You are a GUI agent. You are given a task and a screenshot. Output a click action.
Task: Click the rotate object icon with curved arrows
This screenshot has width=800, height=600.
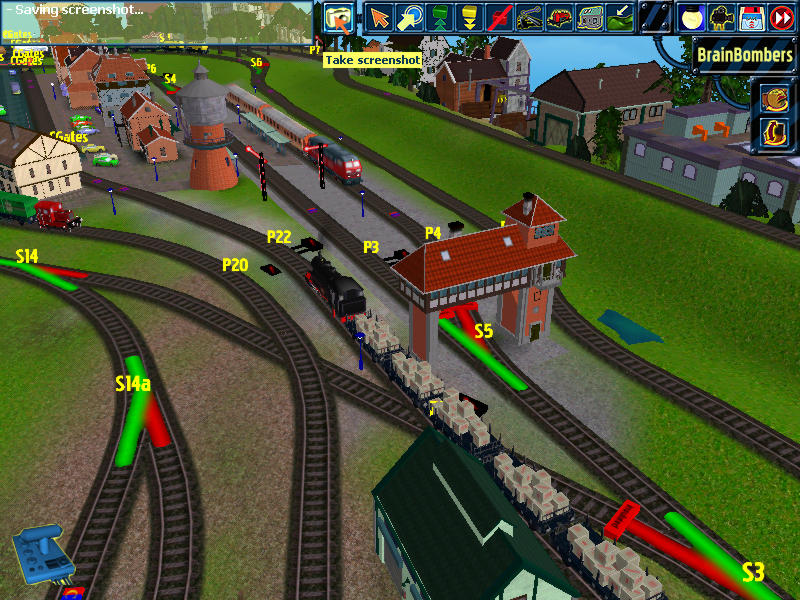(x=774, y=131)
